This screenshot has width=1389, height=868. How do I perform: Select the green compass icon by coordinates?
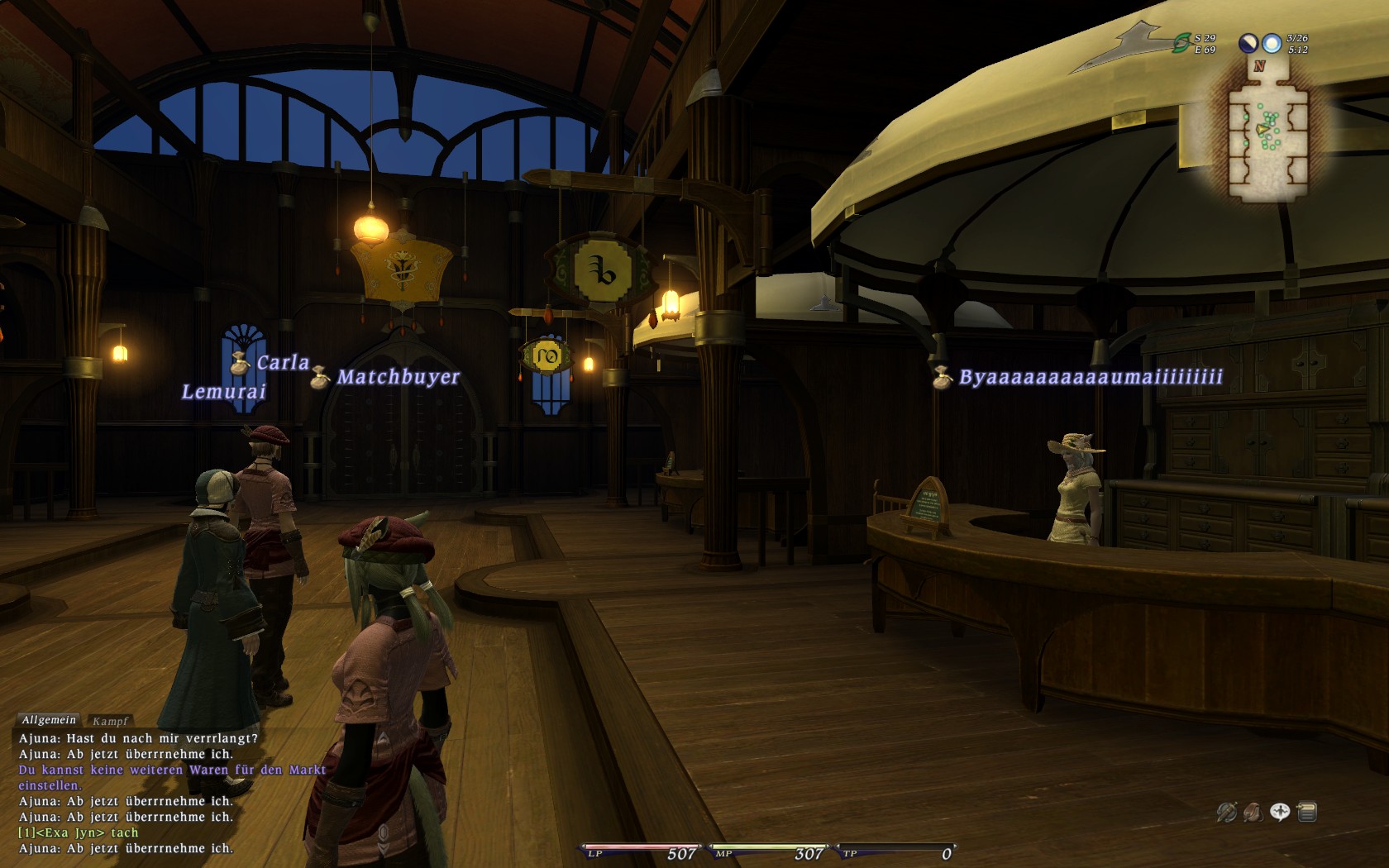click(x=1181, y=44)
